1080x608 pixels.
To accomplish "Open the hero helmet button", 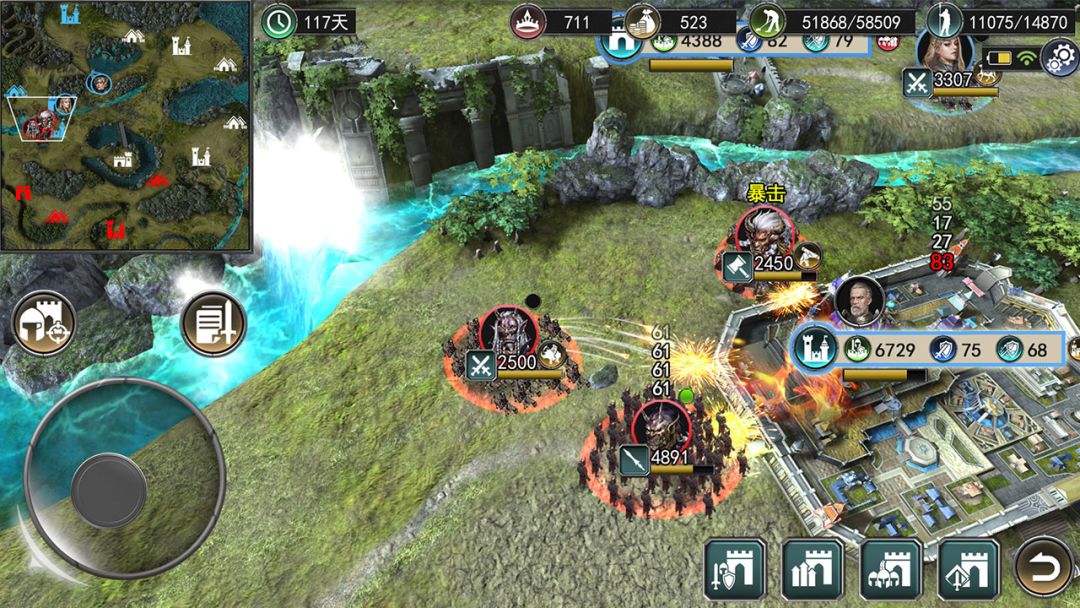I will tap(44, 324).
